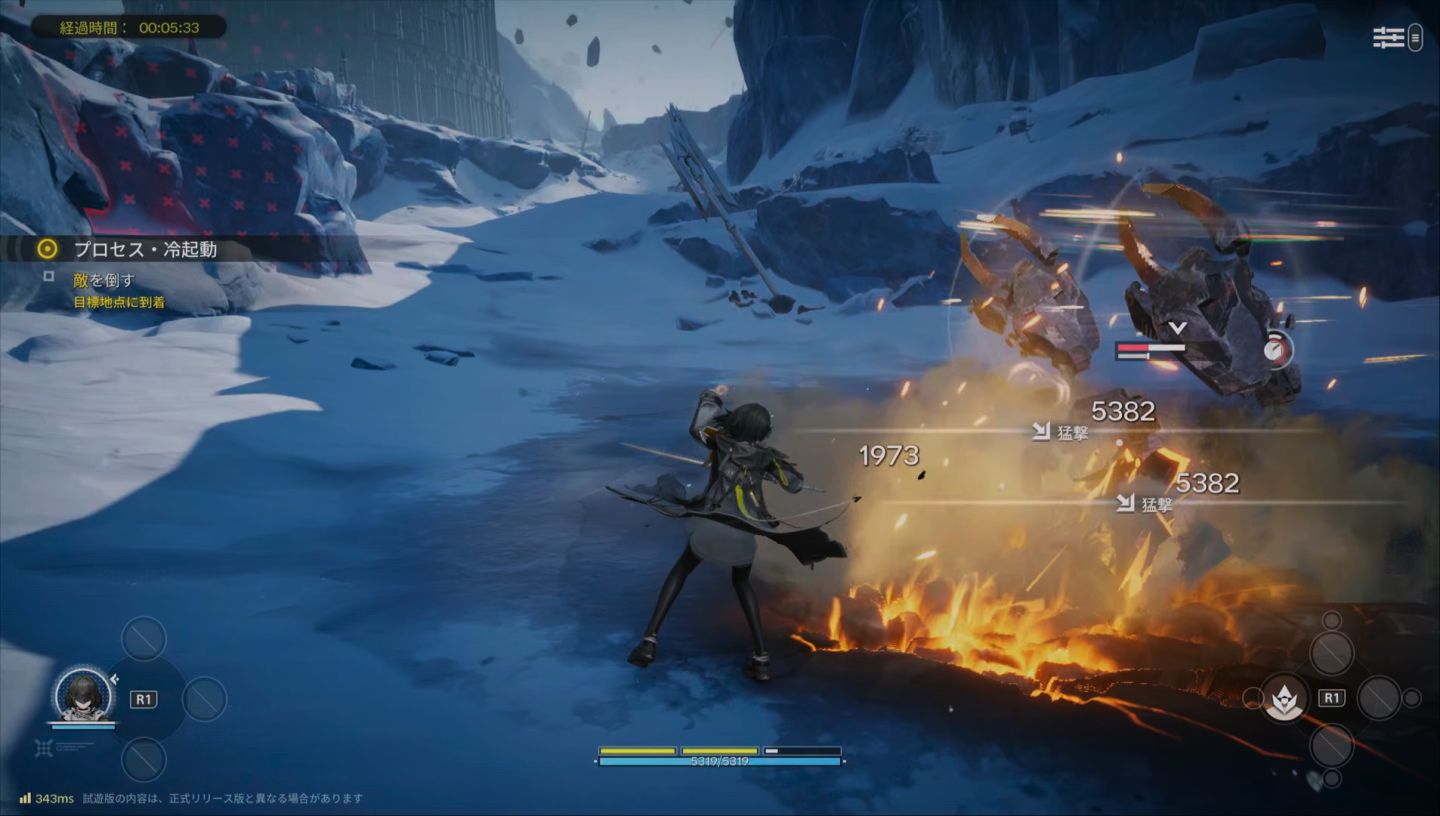The height and width of the screenshot is (816, 1440).
Task: Open the settings sliders menu icon
Action: (1389, 38)
